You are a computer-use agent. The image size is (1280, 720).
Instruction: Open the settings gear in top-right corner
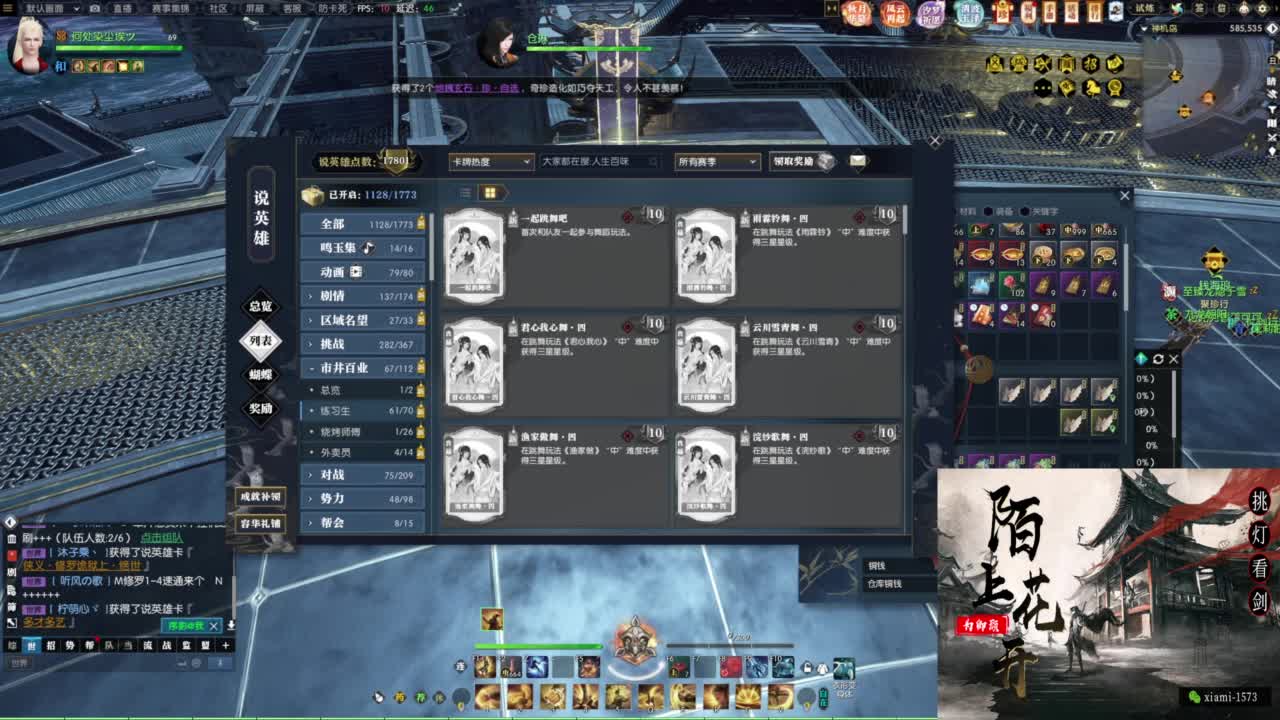coord(1262,8)
